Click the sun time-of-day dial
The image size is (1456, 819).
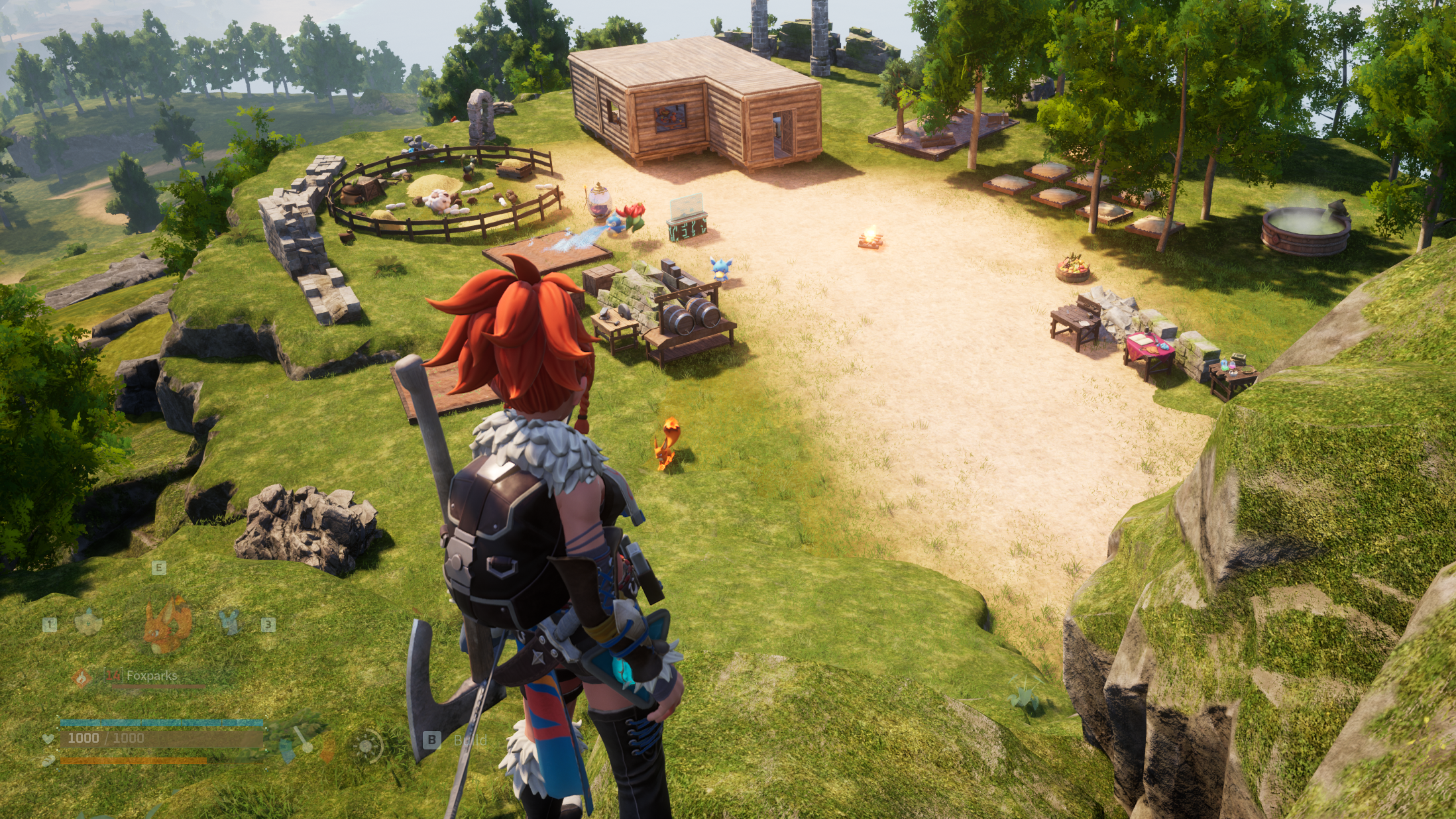[x=366, y=747]
